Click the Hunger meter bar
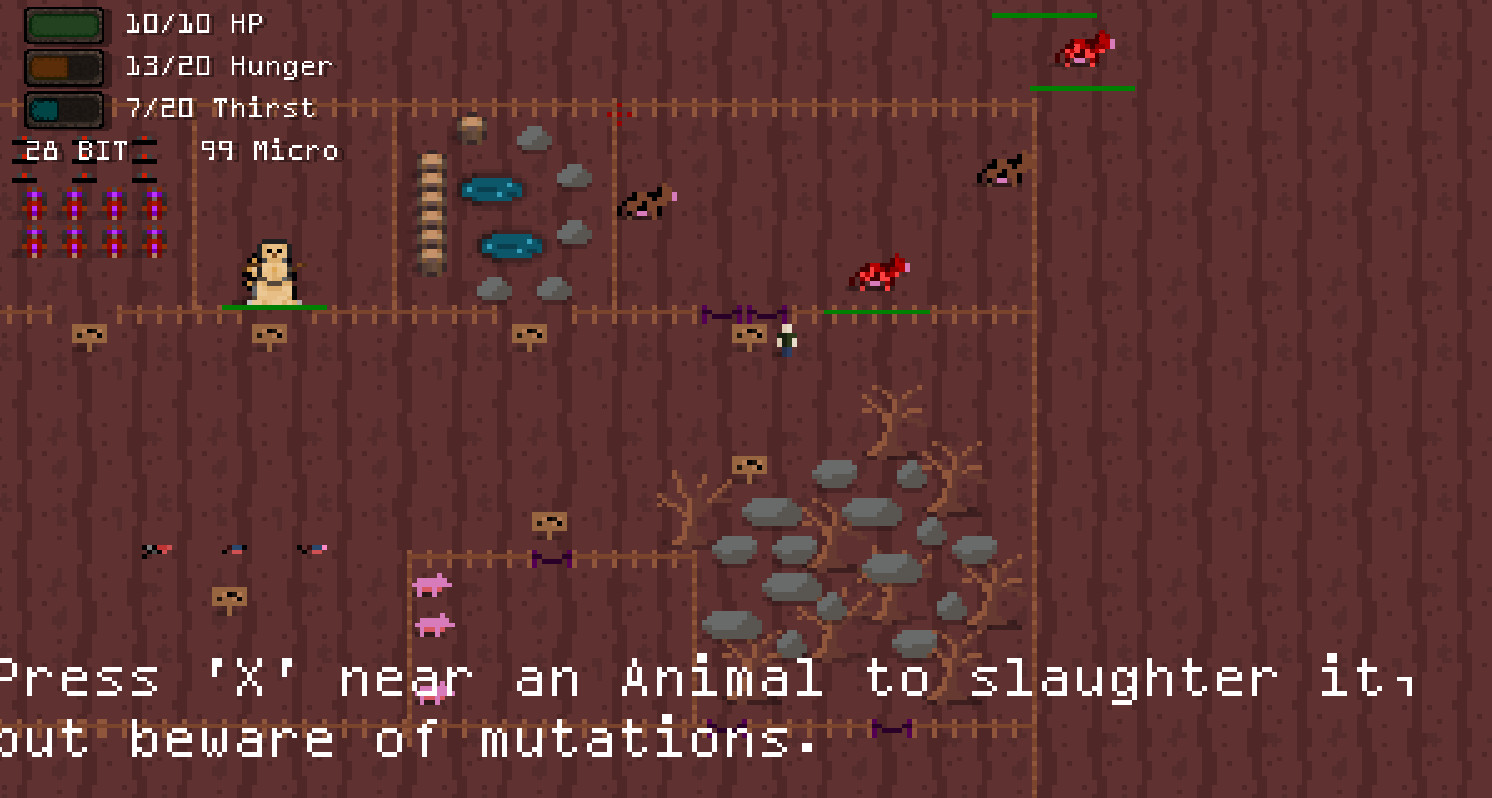Screen dimensions: 1492x798 click(63, 65)
